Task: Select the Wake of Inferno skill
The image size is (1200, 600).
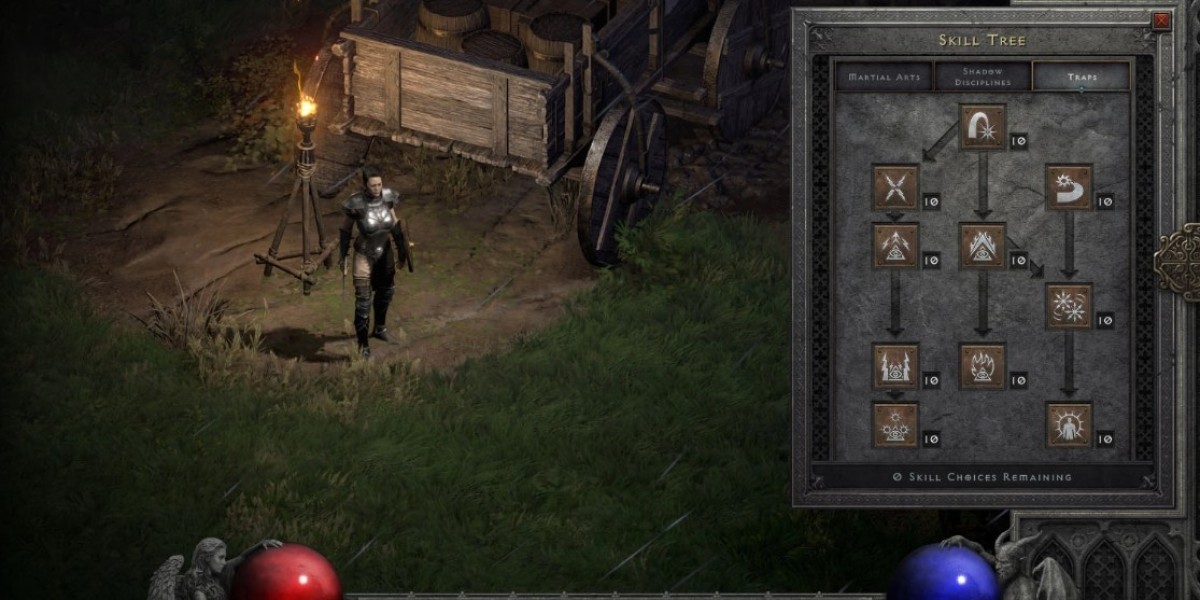Action: click(982, 366)
